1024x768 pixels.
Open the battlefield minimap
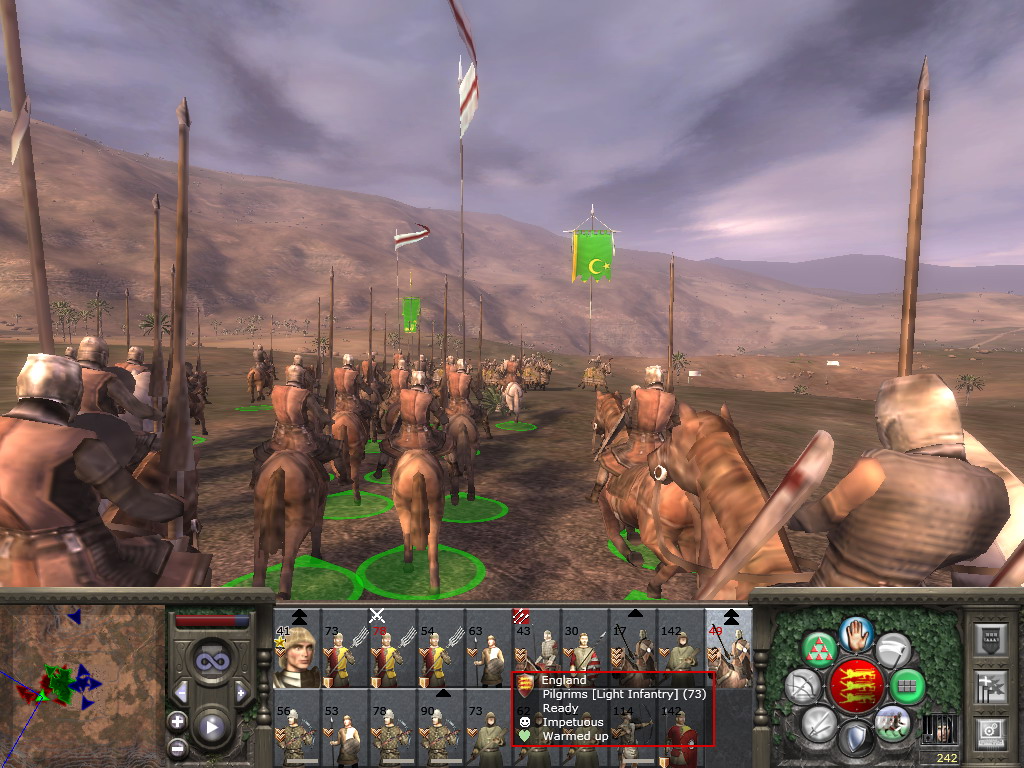[82, 685]
